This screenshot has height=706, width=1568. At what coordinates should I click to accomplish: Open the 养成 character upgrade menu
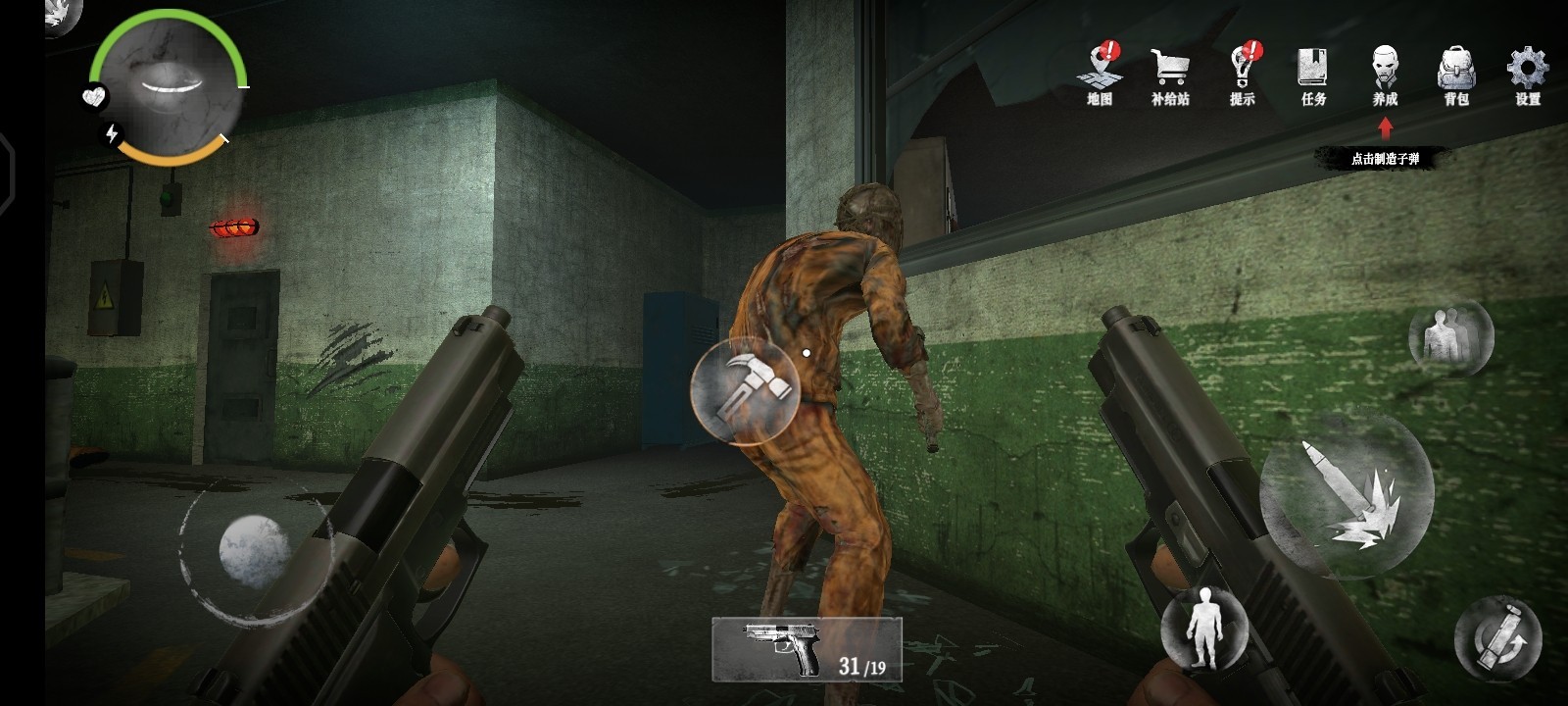click(x=1385, y=73)
